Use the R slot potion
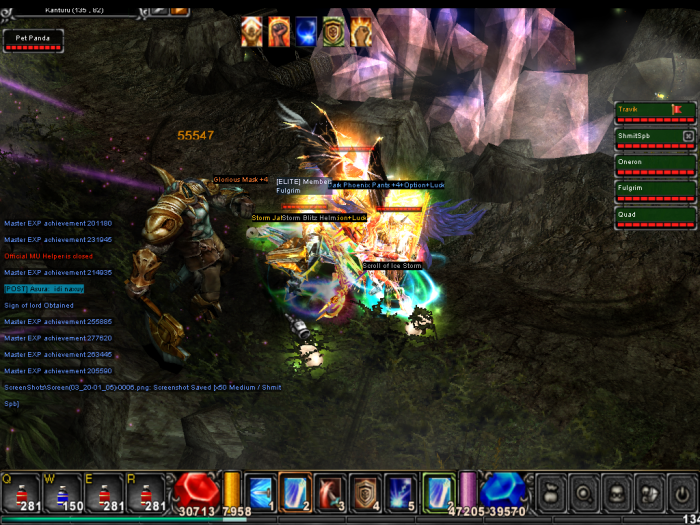This screenshot has height=525, width=700. 146,491
